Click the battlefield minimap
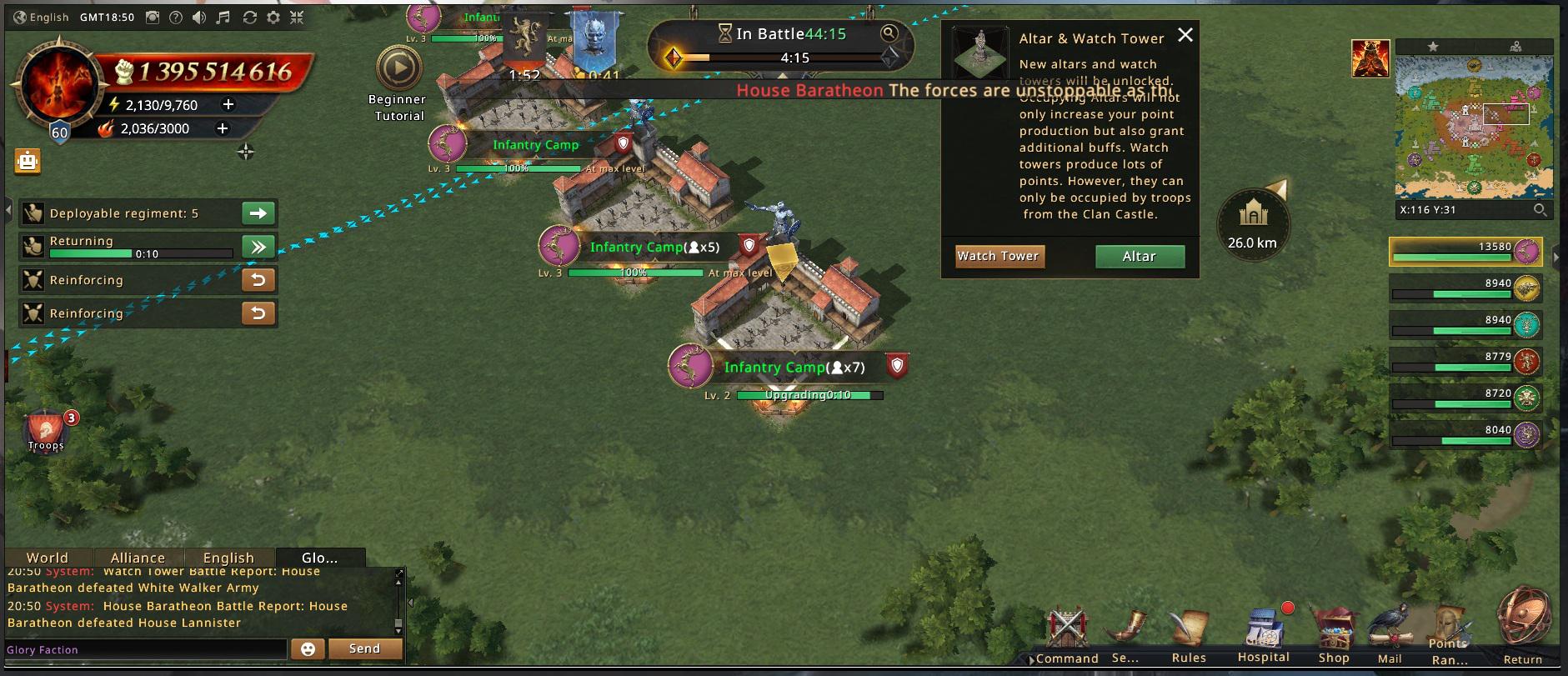The width and height of the screenshot is (1568, 676). tap(1474, 127)
